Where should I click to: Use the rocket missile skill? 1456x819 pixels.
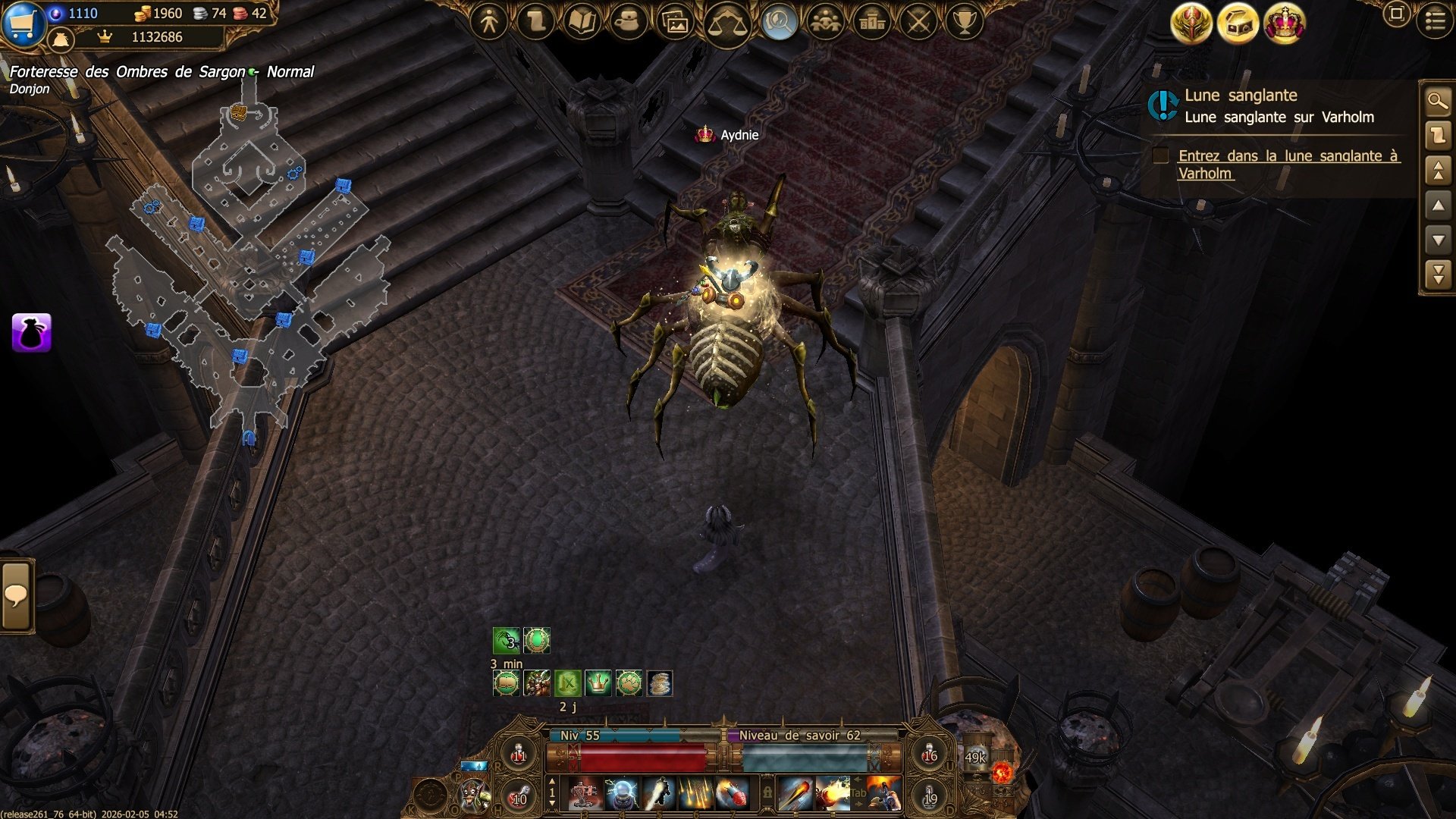click(733, 794)
